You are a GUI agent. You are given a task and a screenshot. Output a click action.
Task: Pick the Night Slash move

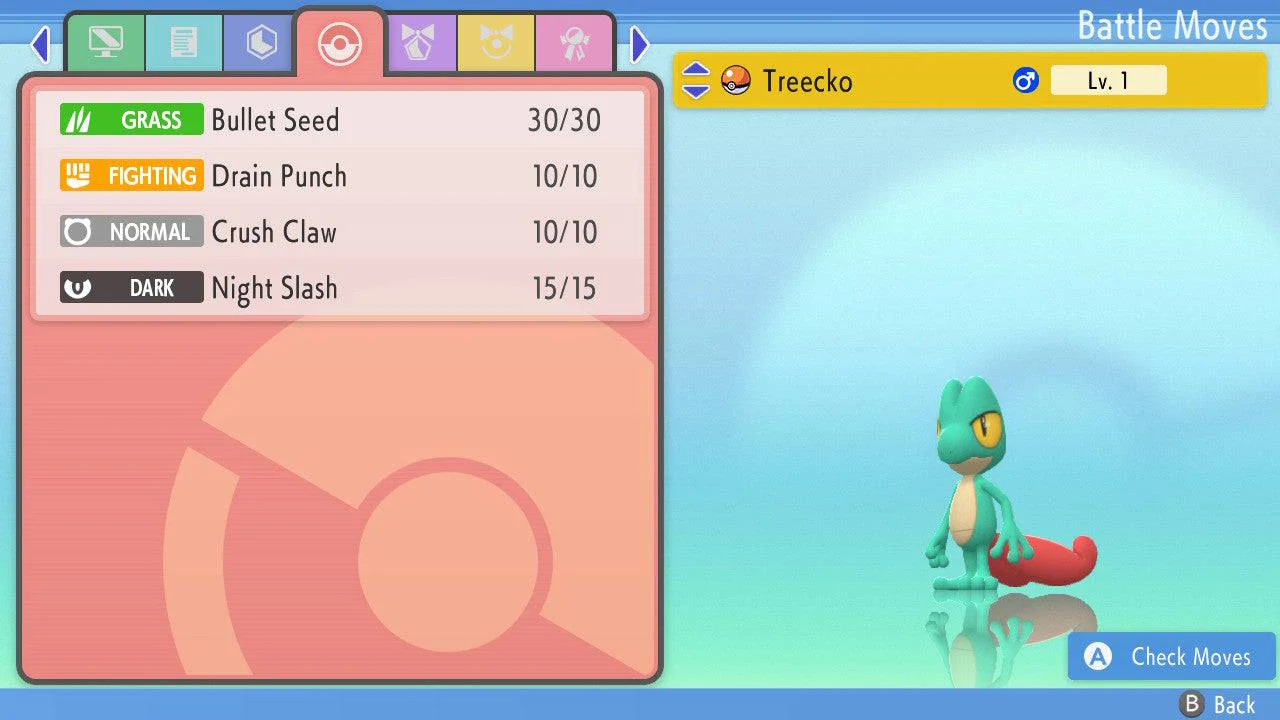[340, 288]
